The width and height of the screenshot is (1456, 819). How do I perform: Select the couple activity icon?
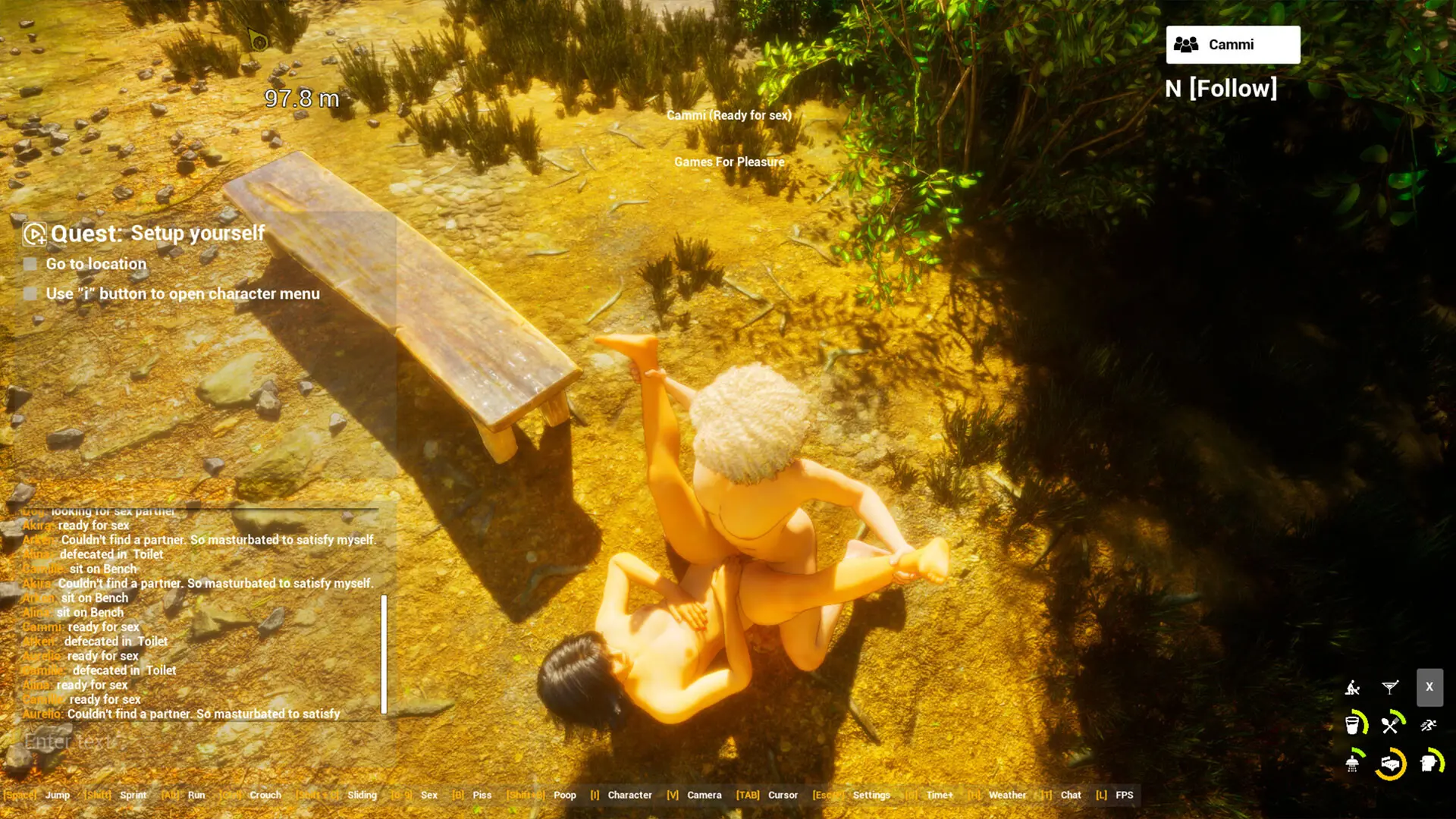tap(1352, 688)
